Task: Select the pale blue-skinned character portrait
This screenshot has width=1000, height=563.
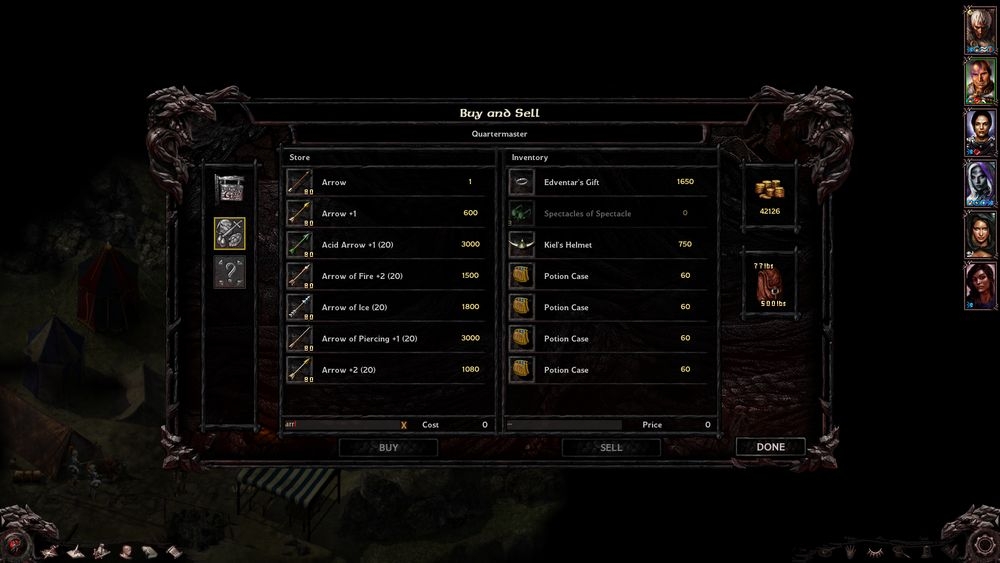Action: 979,184
